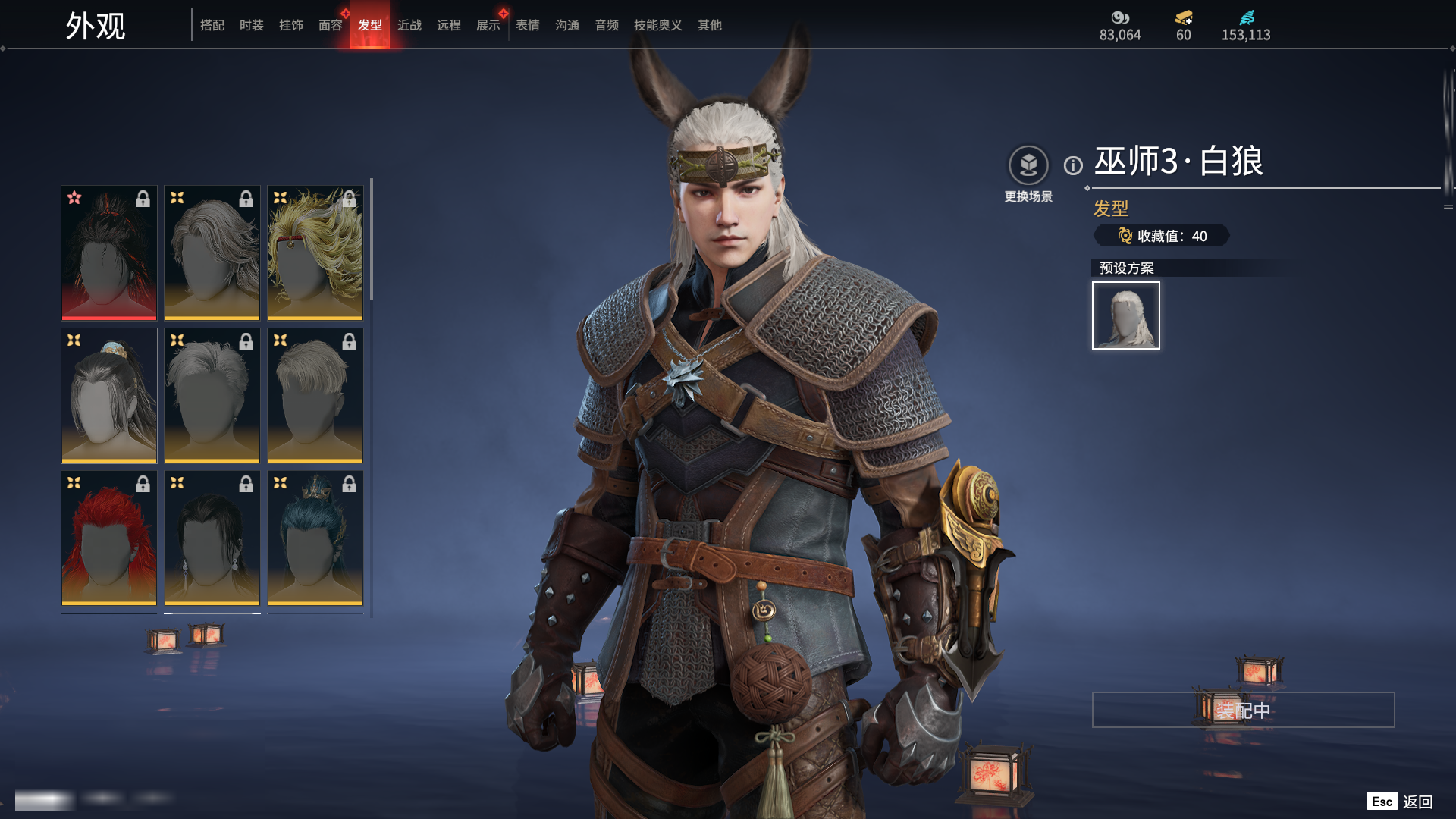Select the 挂饰 accessories tab
Screen dimensions: 1456x819
coord(290,25)
